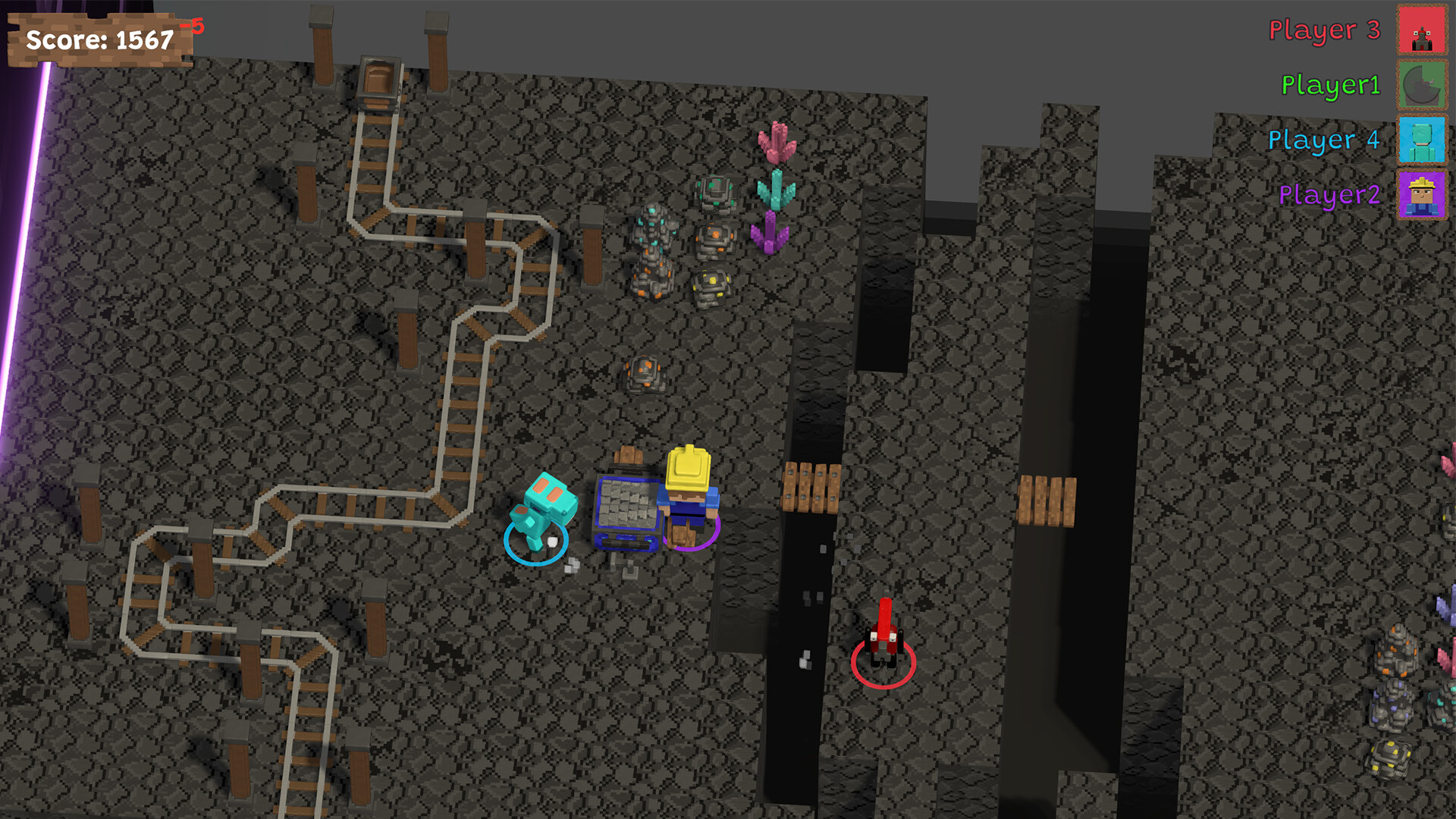1456x819 pixels.
Task: Select the teal crystal plant
Action: tap(776, 190)
